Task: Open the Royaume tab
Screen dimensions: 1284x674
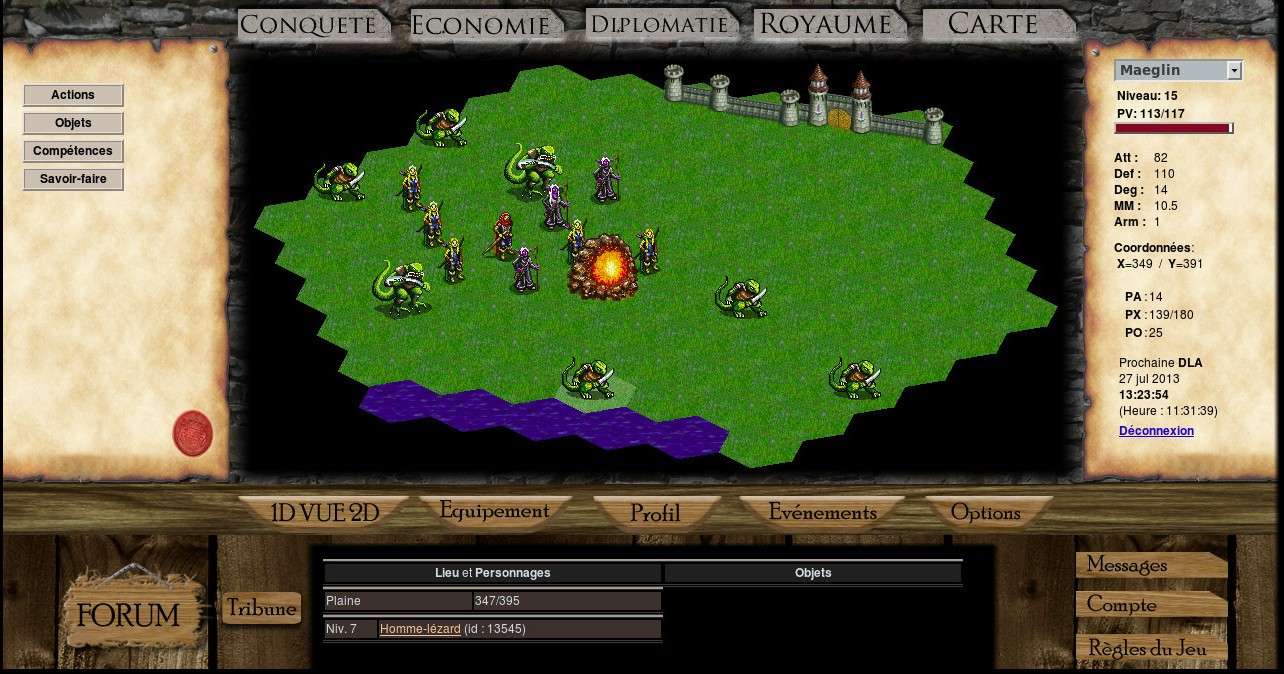Action: (x=825, y=24)
